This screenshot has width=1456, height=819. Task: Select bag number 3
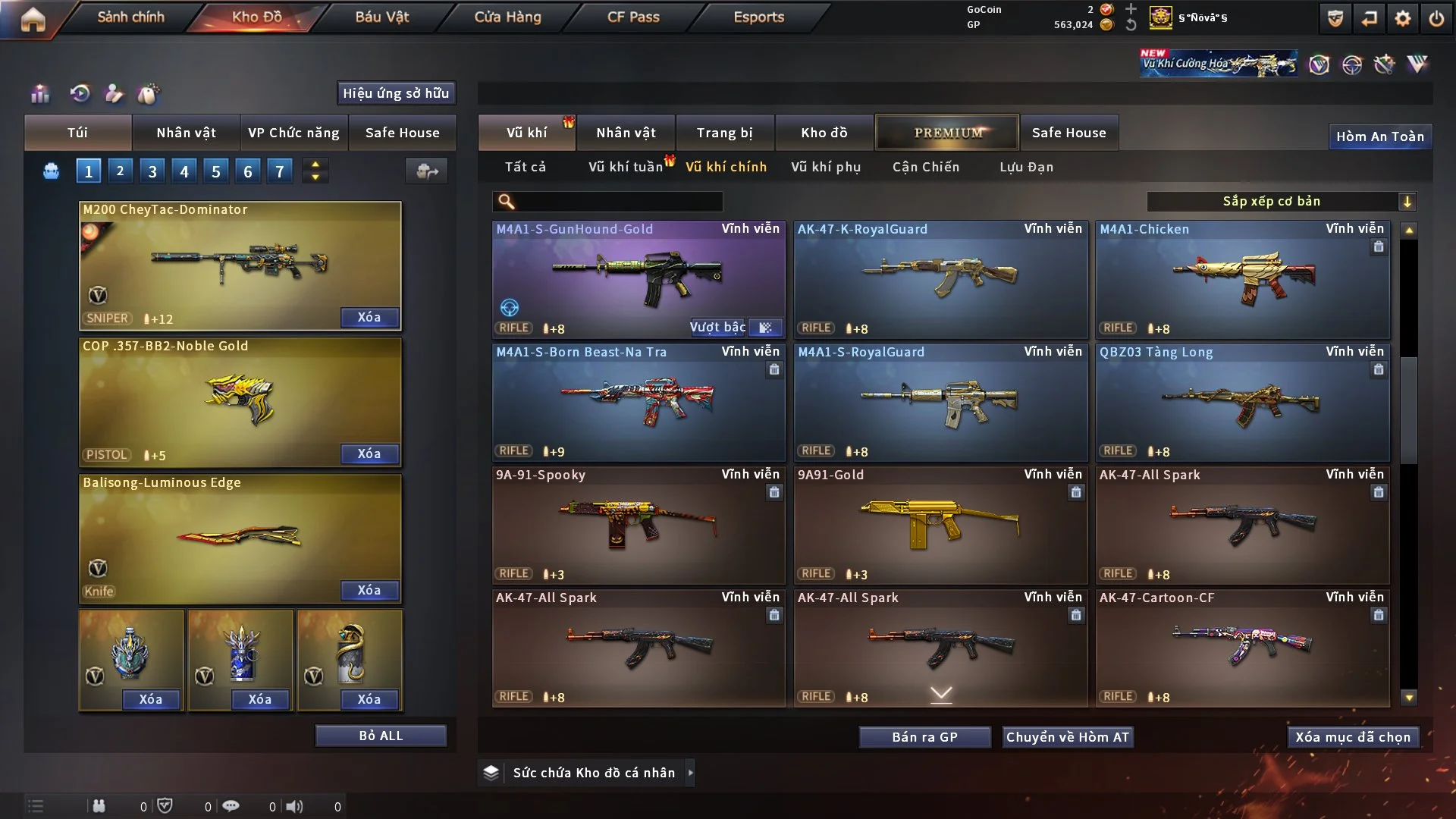(152, 171)
